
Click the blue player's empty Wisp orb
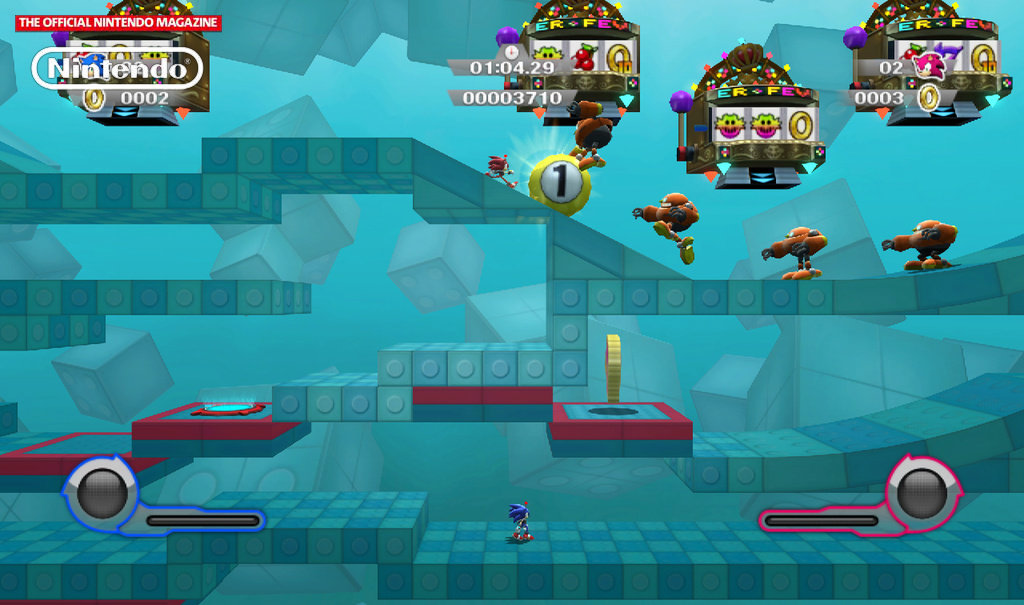pos(102,493)
